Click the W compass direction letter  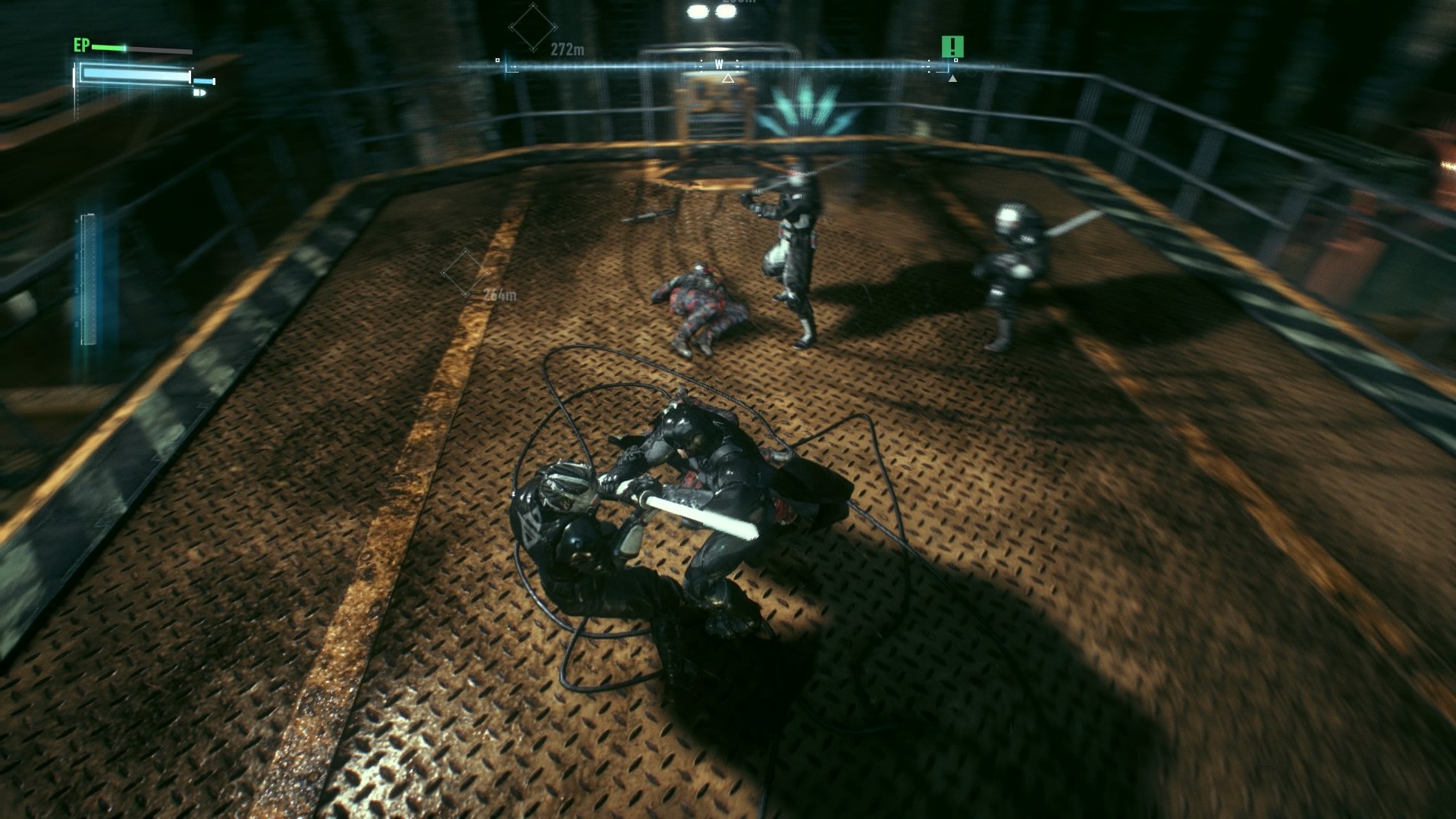[x=719, y=64]
